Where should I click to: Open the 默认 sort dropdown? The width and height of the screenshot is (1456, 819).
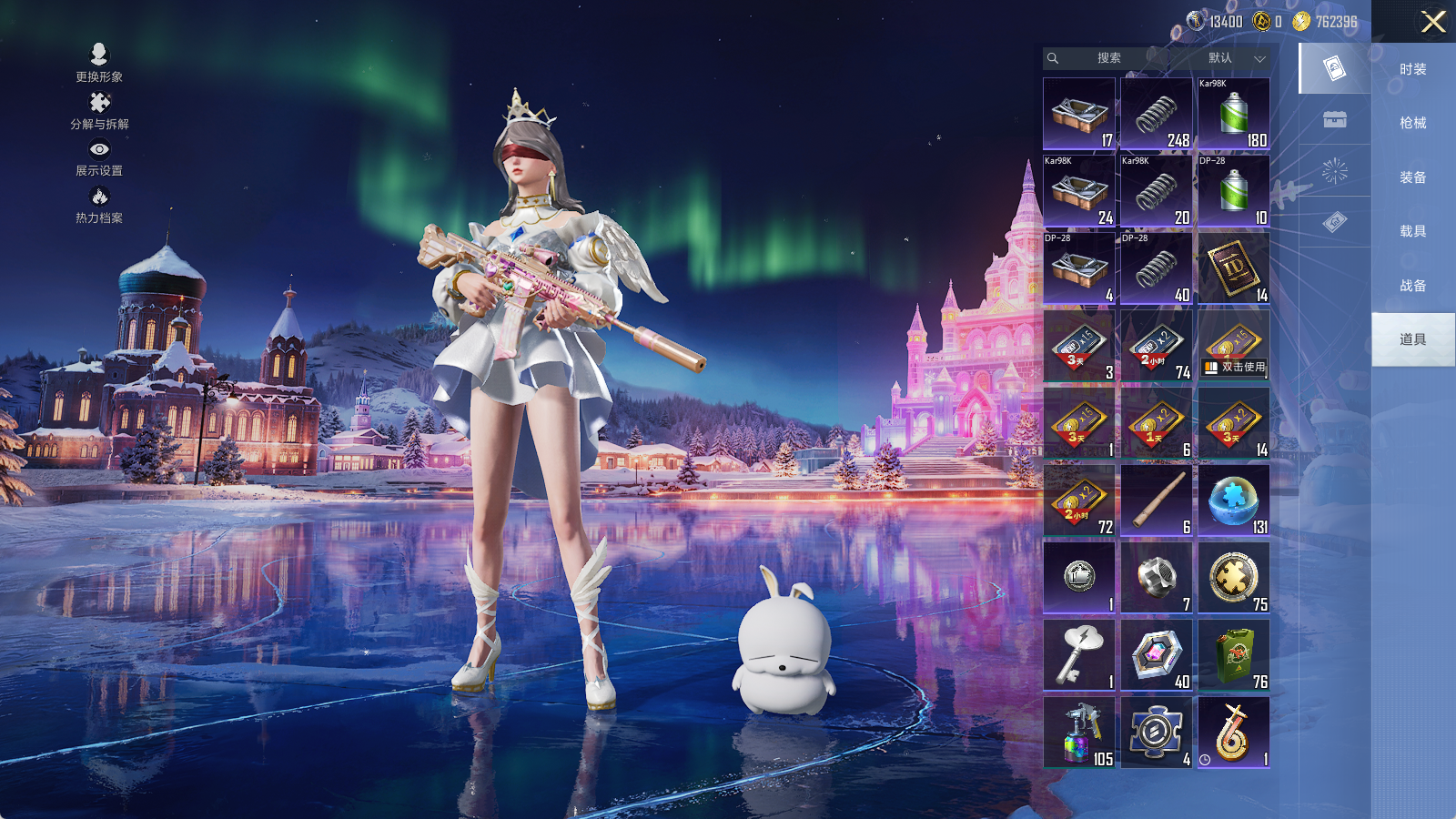click(1233, 58)
